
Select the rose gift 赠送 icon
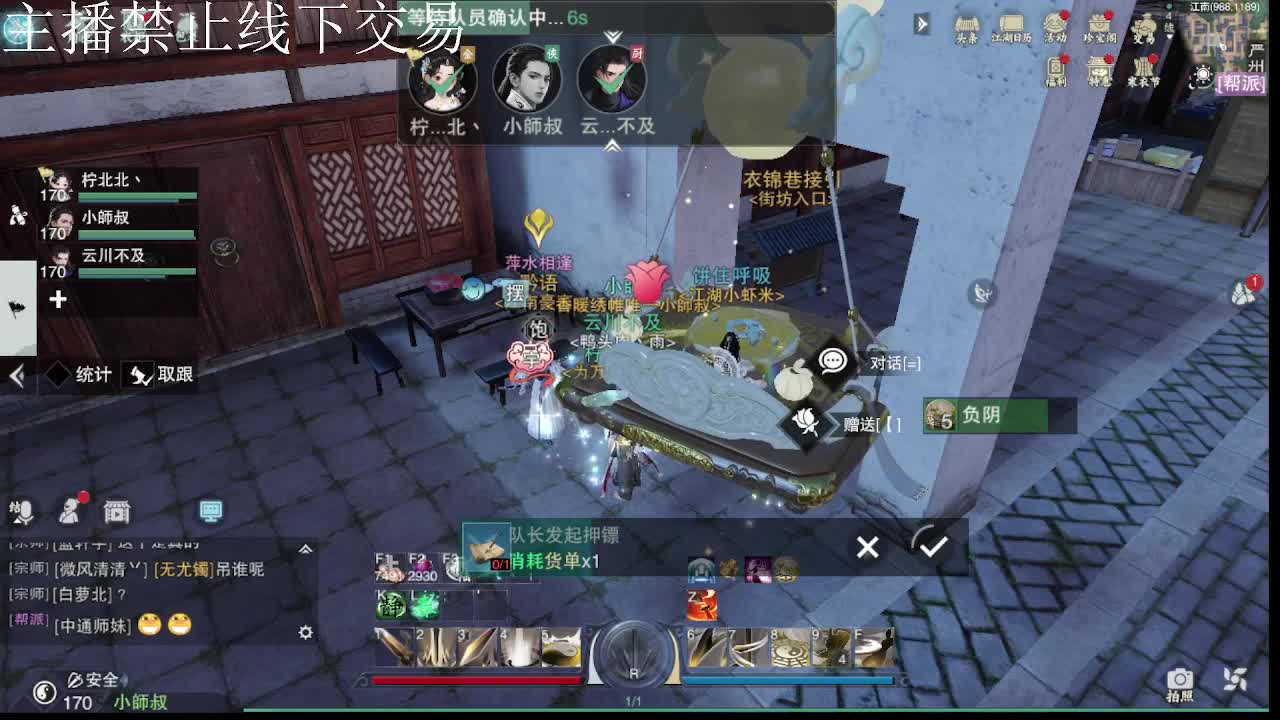click(805, 420)
